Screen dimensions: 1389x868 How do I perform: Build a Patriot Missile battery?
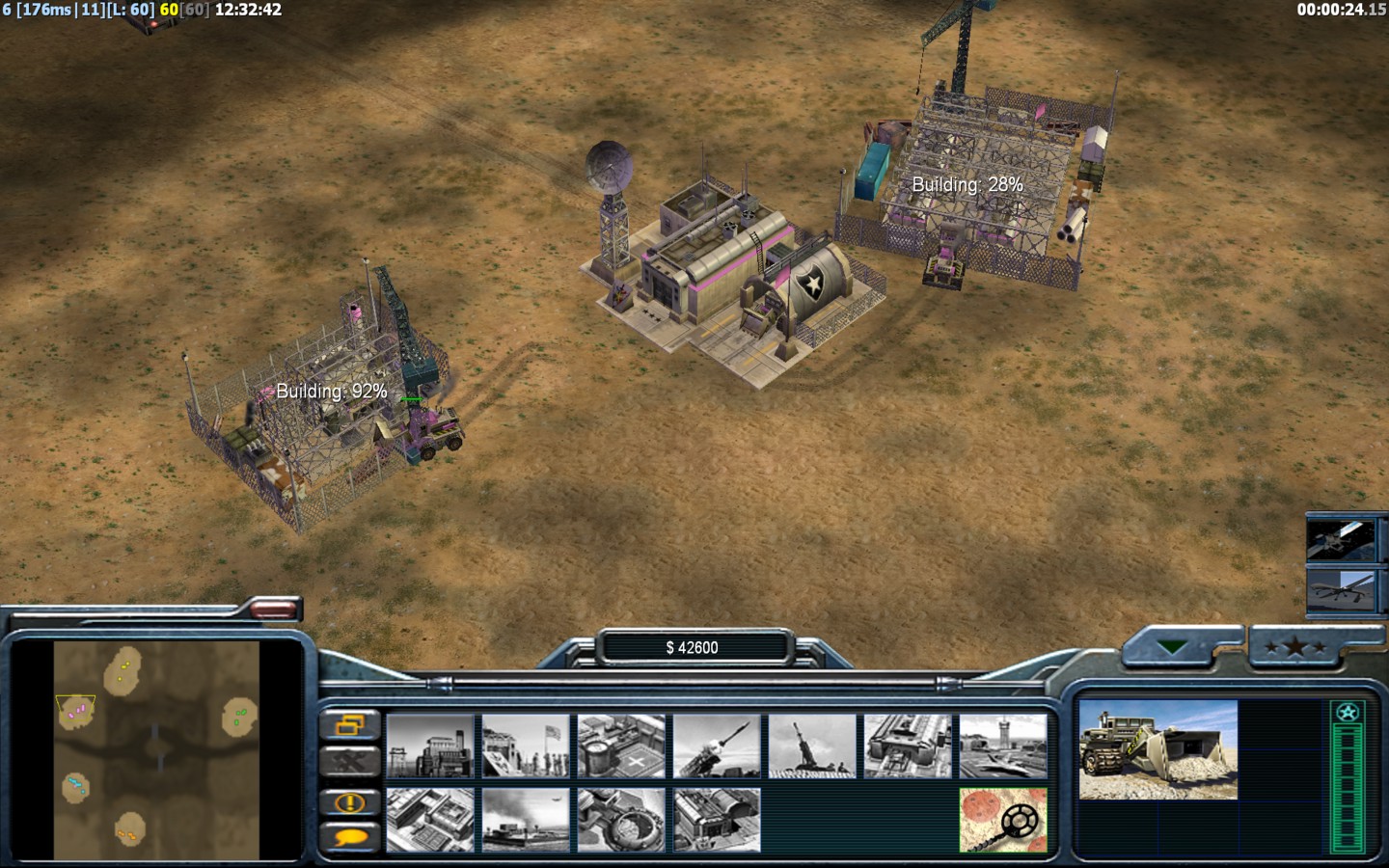pos(717,746)
